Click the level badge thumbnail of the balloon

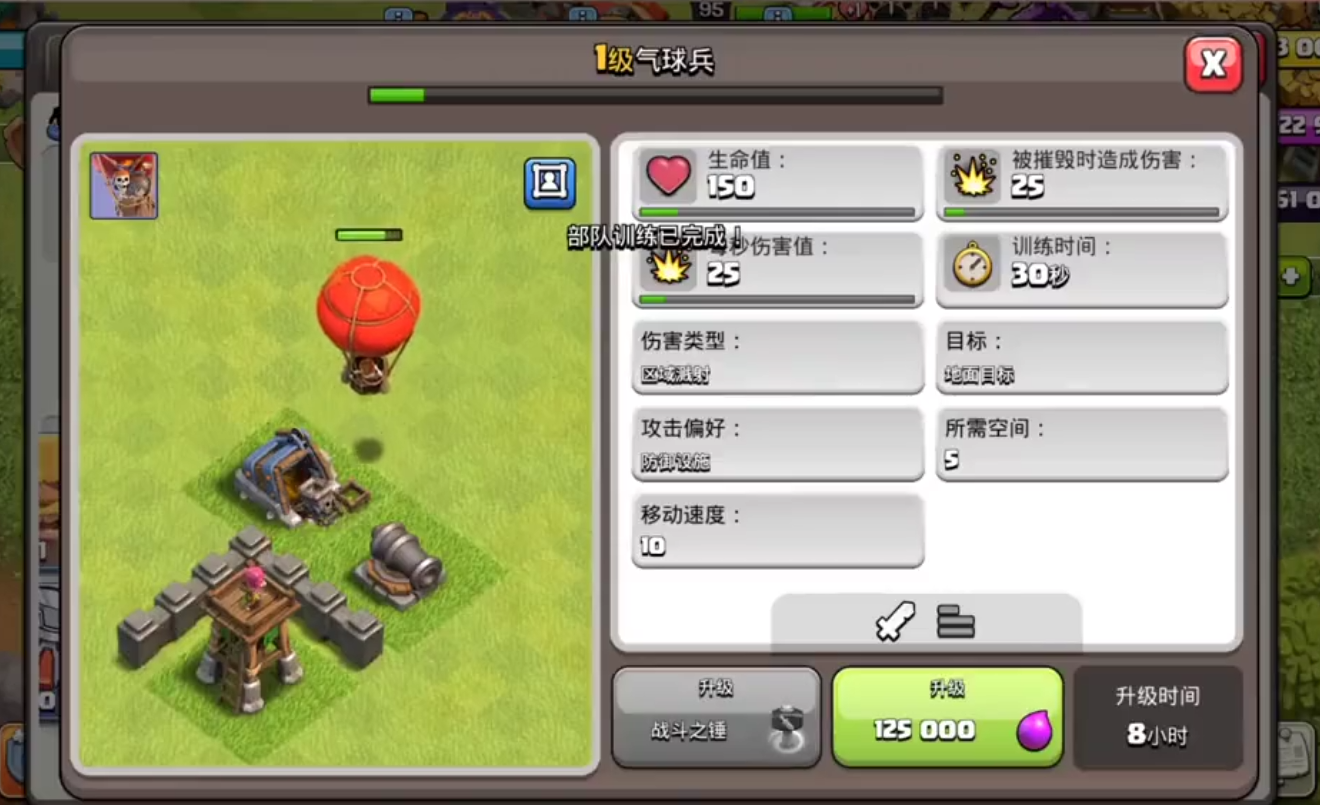[x=122, y=184]
